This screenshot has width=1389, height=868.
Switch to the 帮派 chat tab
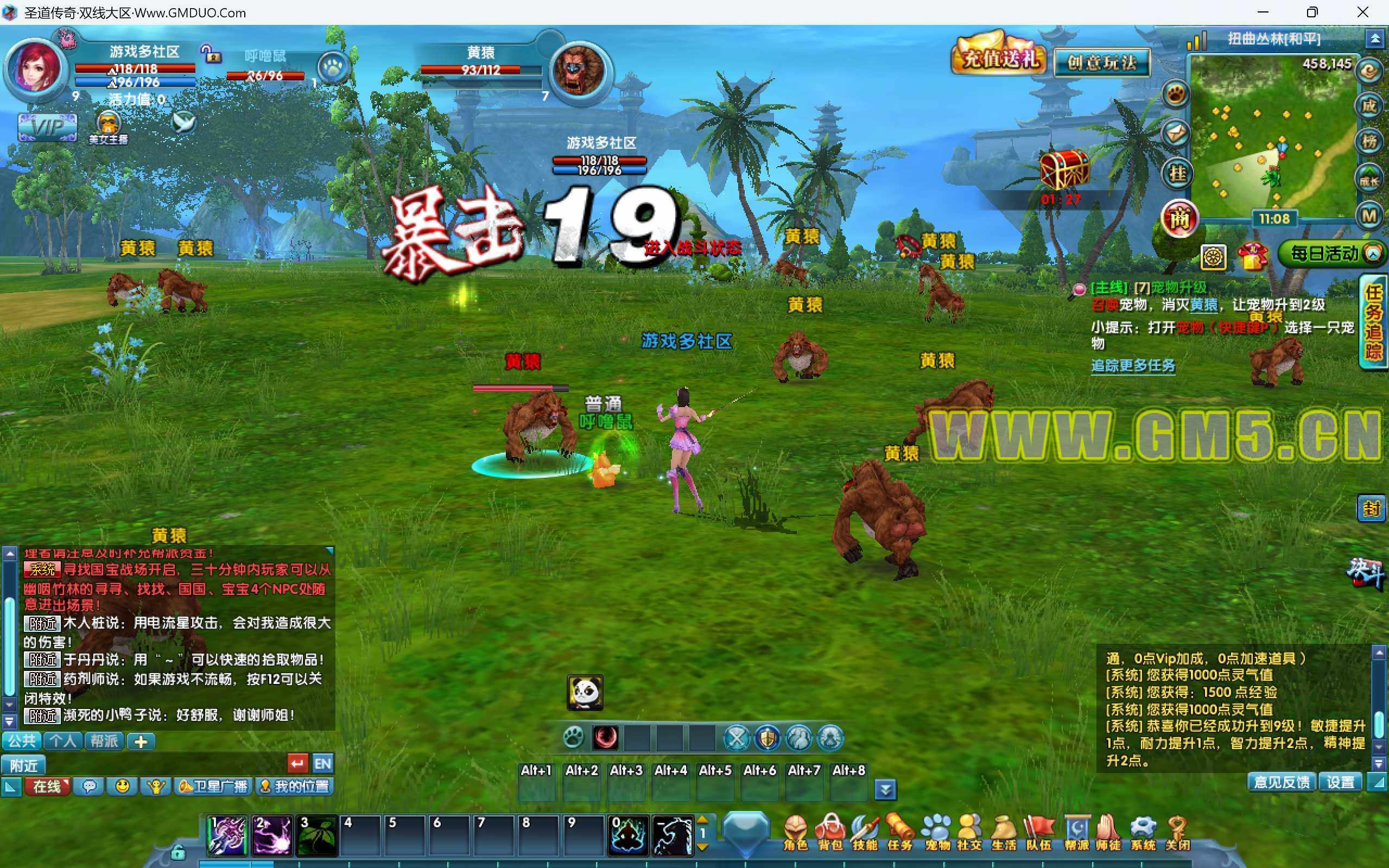(x=104, y=741)
